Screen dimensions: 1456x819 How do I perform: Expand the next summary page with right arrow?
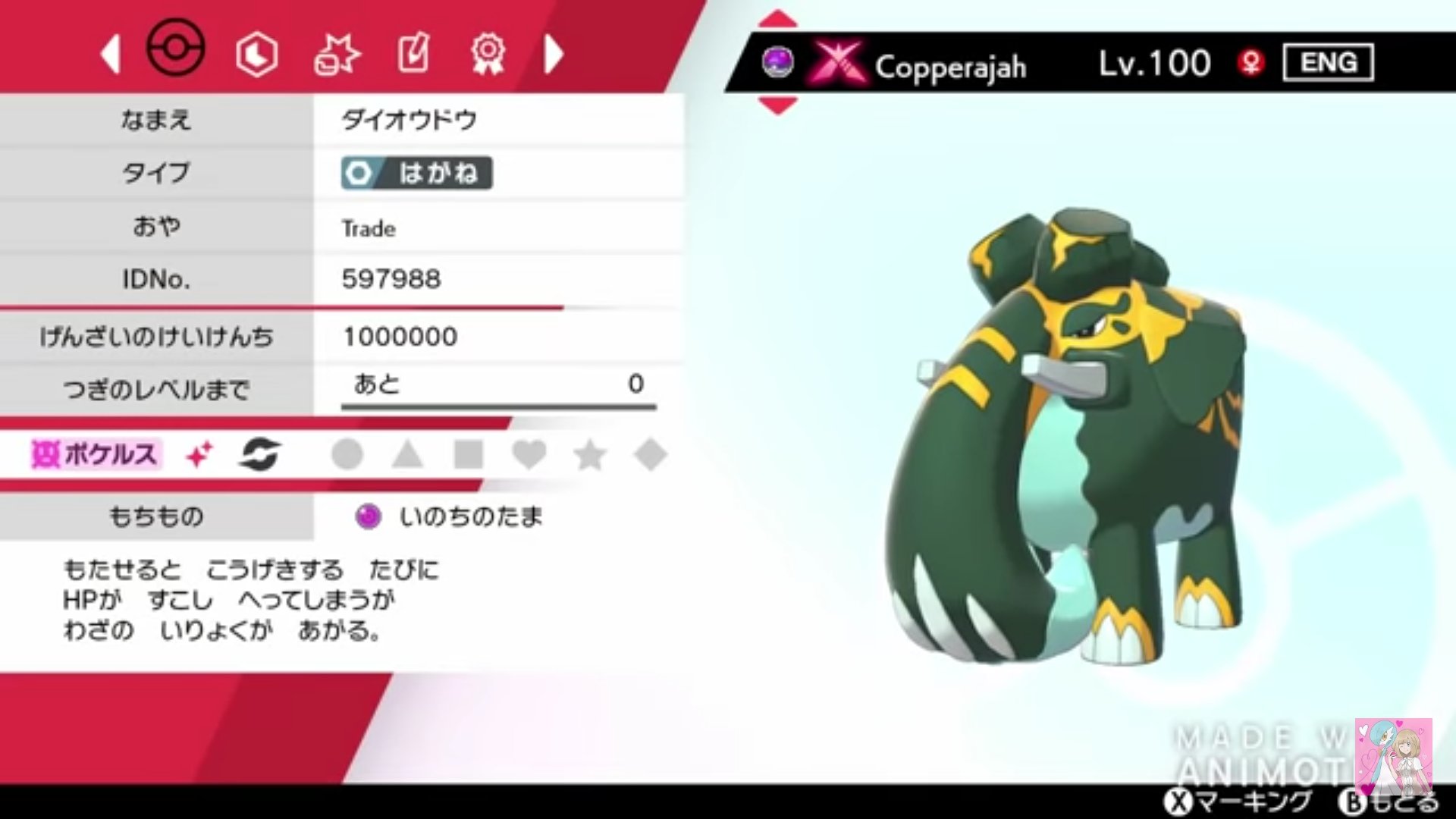click(x=554, y=53)
